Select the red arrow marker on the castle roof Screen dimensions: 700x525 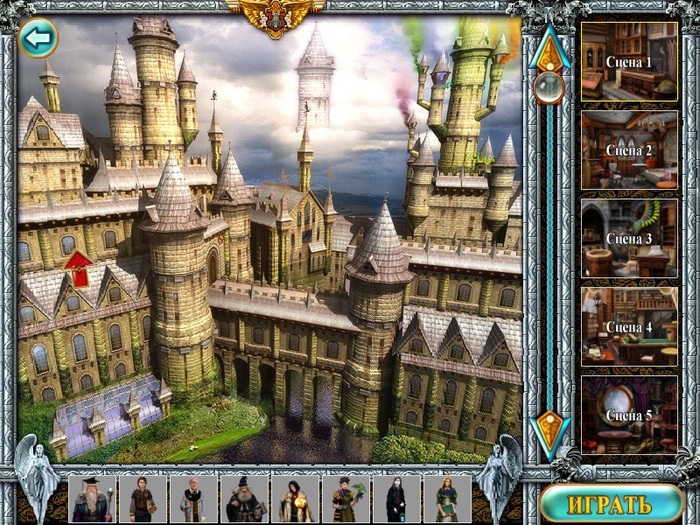click(77, 267)
